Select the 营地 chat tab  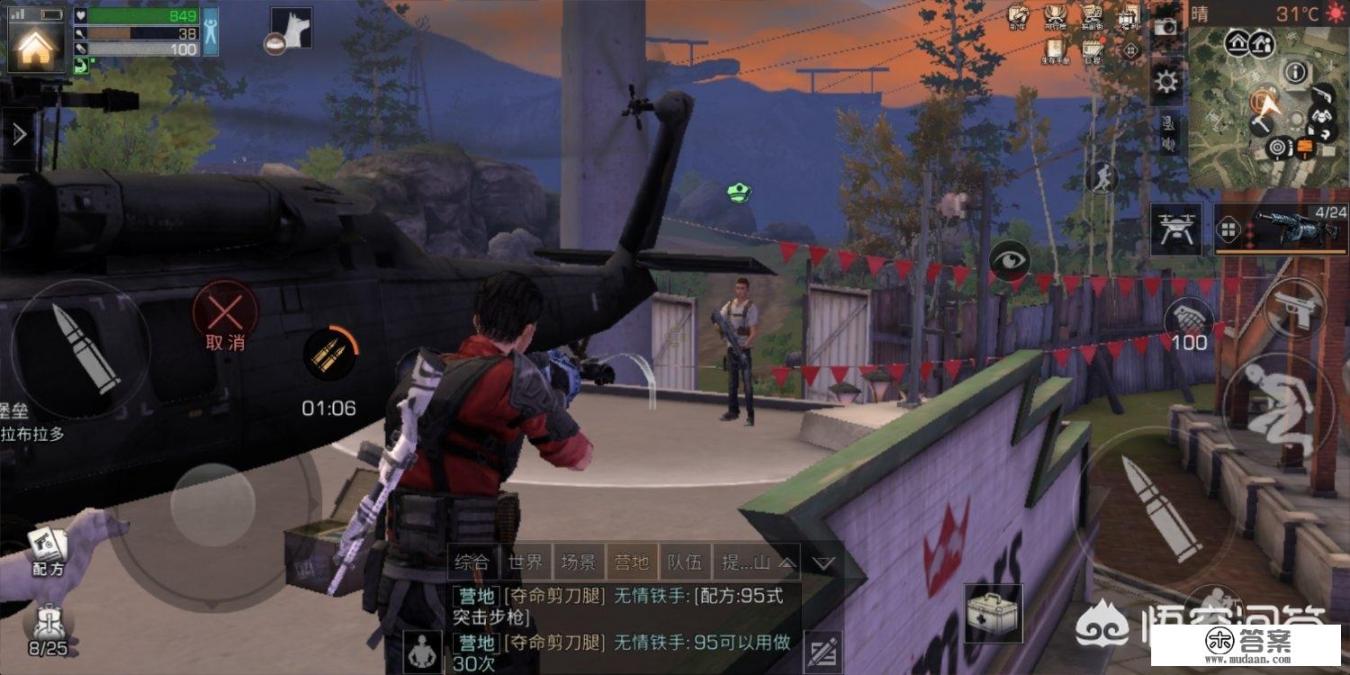632,562
